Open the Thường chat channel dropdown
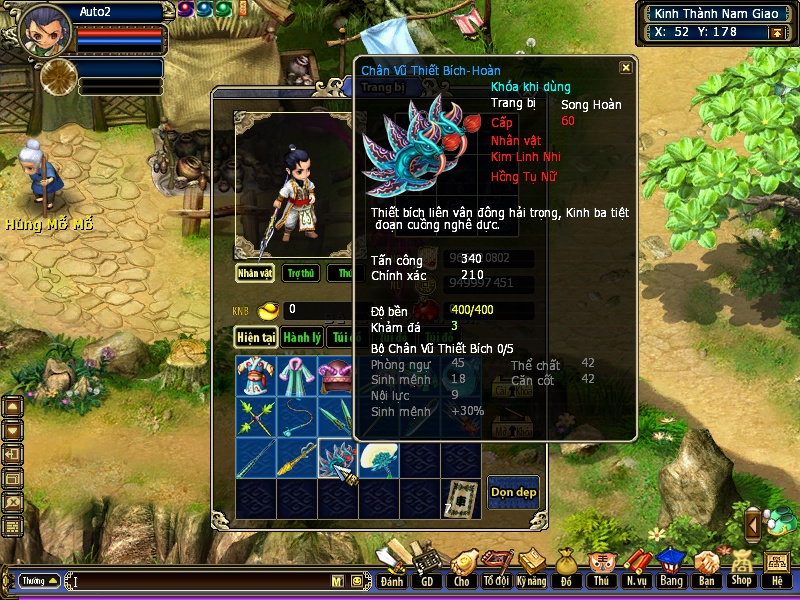Viewport: 800px width, 600px height. (38, 581)
